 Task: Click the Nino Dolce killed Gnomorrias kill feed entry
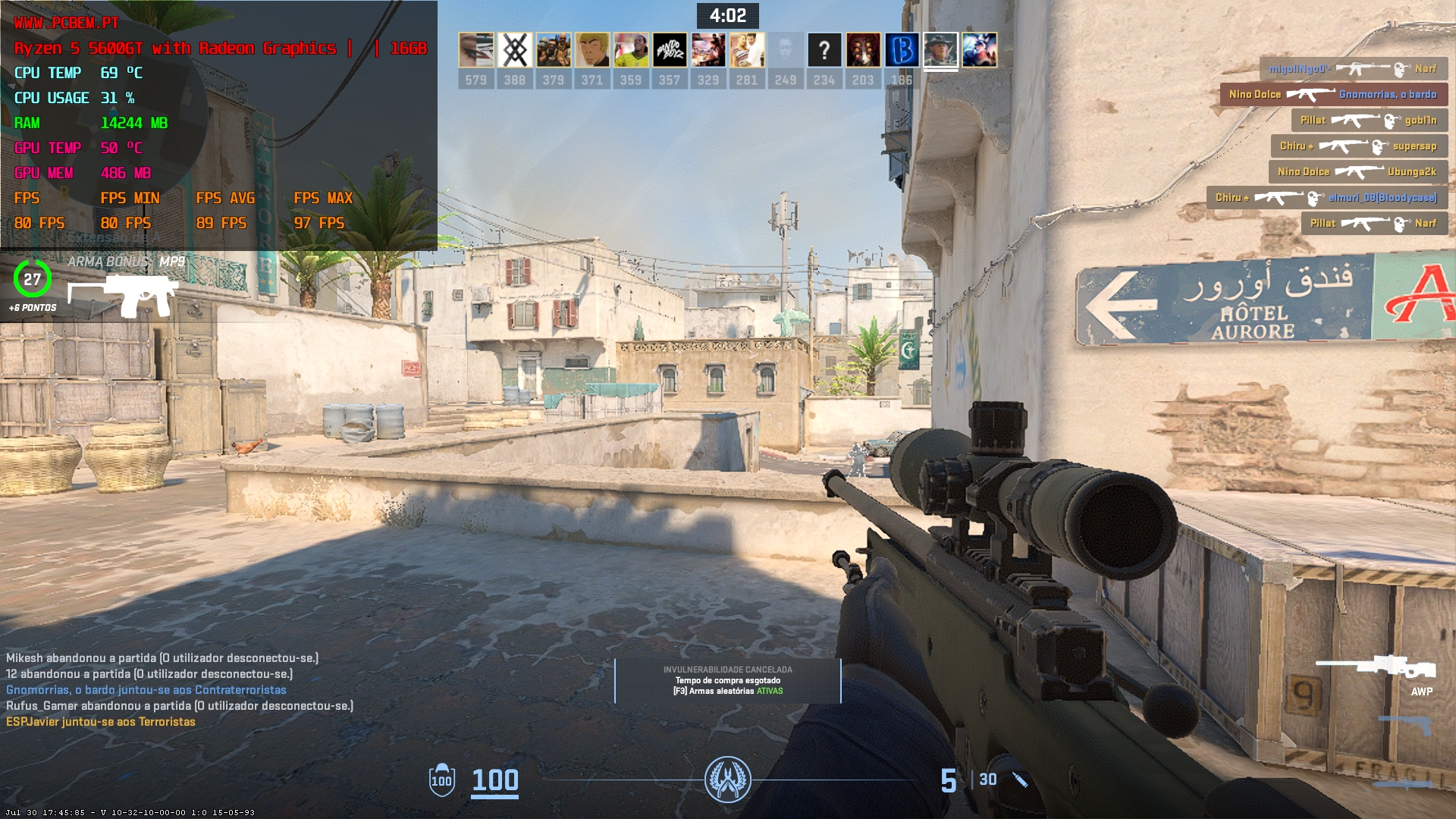tap(1333, 95)
